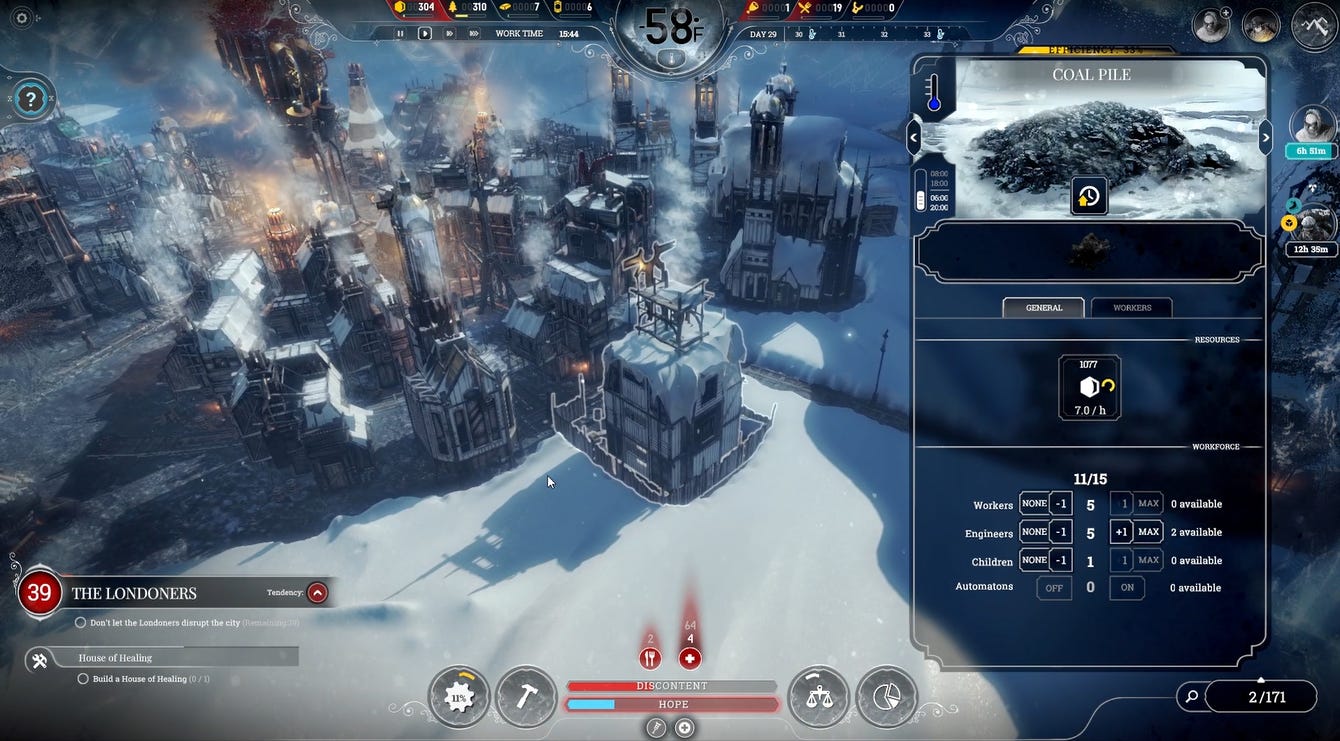The width and height of the screenshot is (1340, 741).
Task: Switch to the Workers tab
Action: [x=1131, y=308]
